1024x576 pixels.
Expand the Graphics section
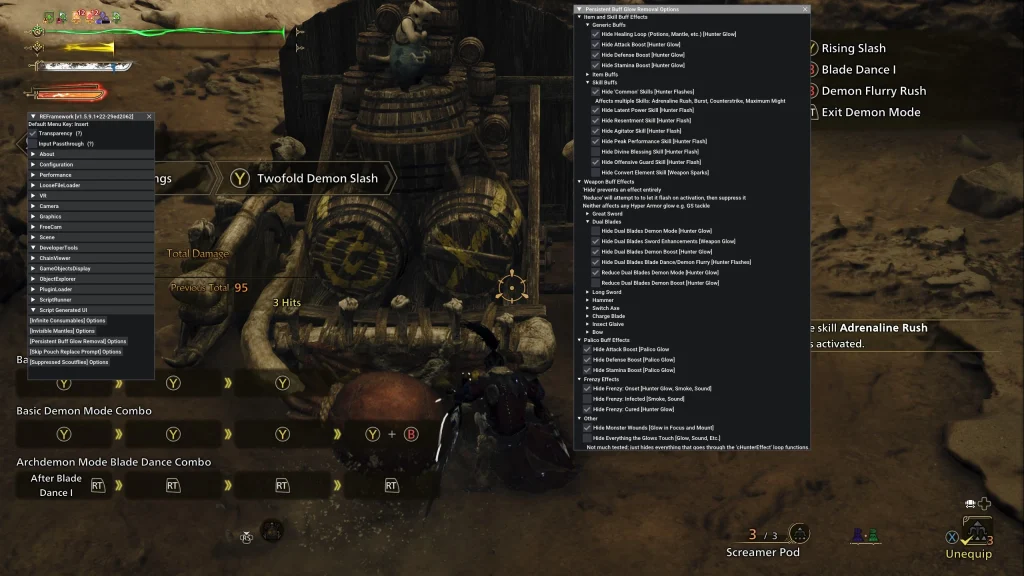click(x=33, y=216)
